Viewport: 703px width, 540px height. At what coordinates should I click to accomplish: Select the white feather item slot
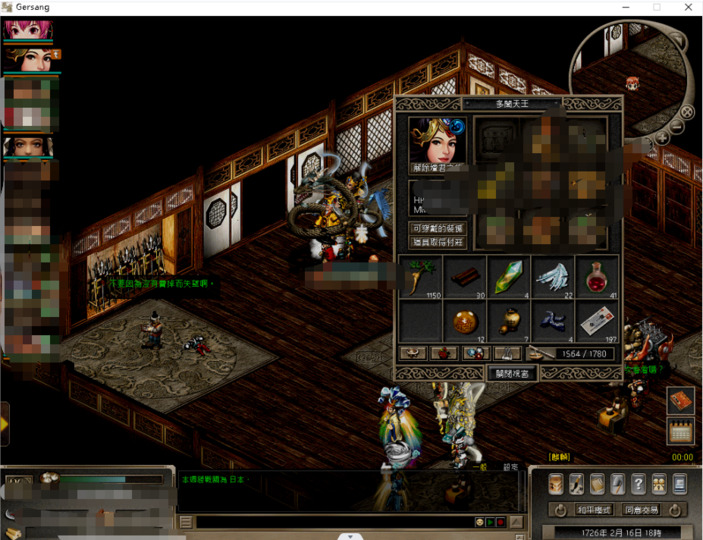(553, 279)
